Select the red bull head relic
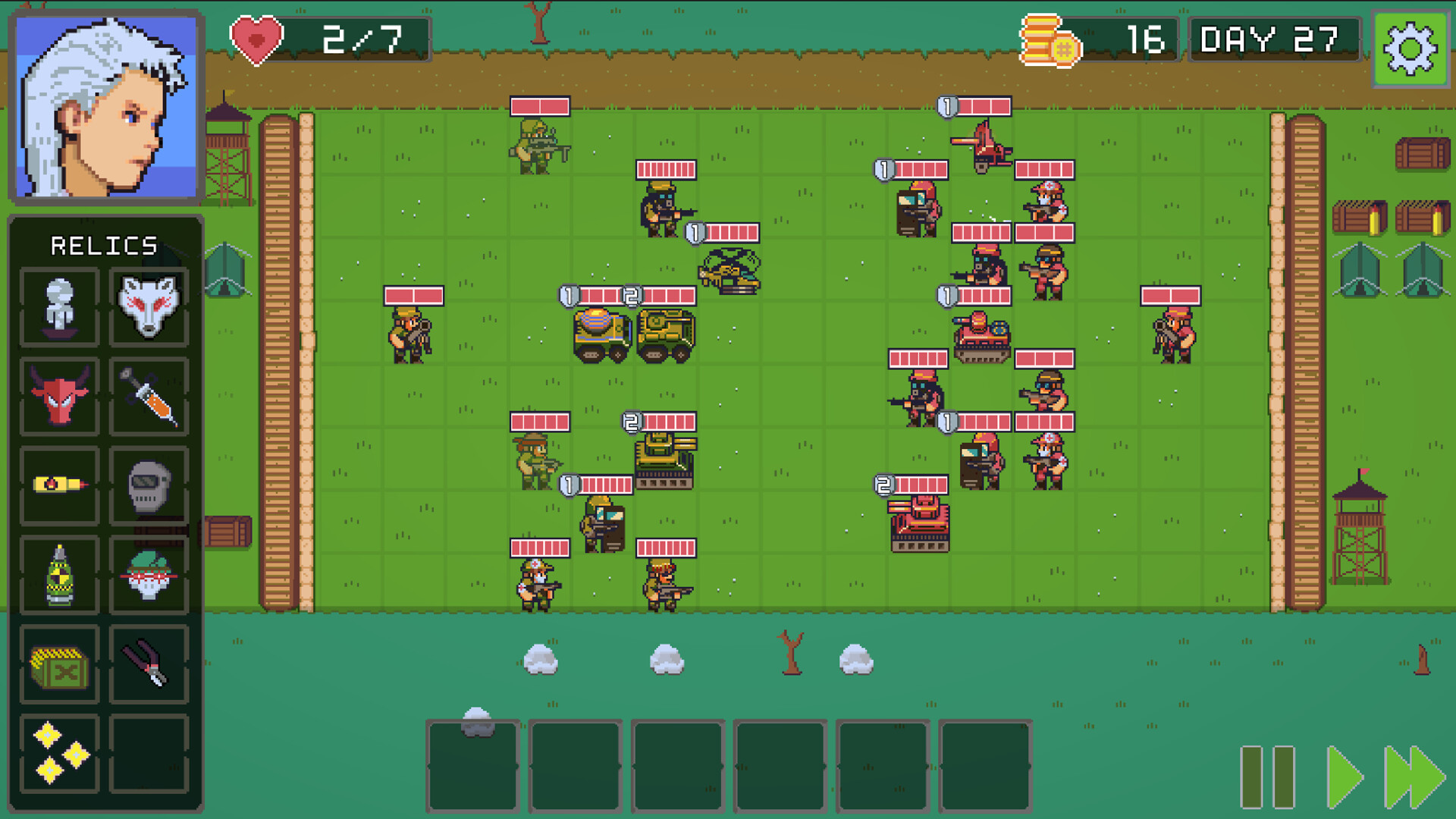The width and height of the screenshot is (1456, 819). pos(59,395)
